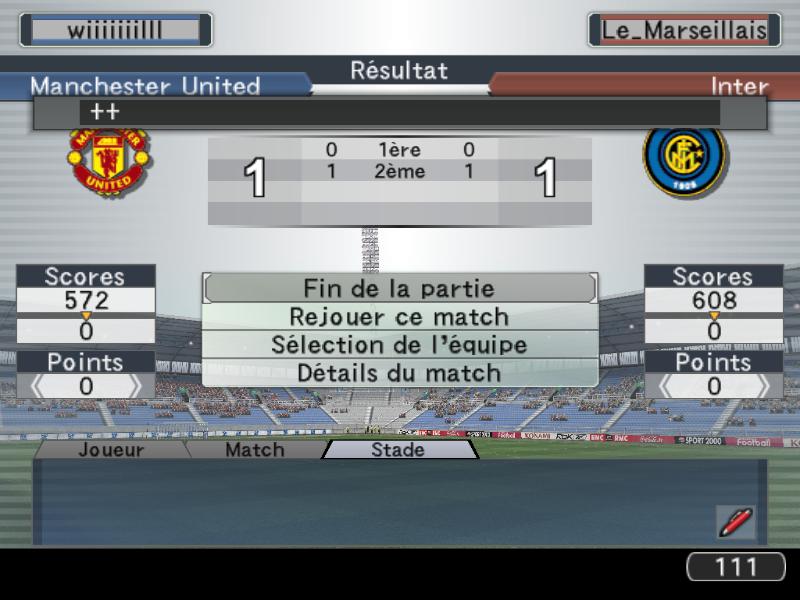Switch to the Joueur tab
This screenshot has height=600, width=800.
(111, 450)
